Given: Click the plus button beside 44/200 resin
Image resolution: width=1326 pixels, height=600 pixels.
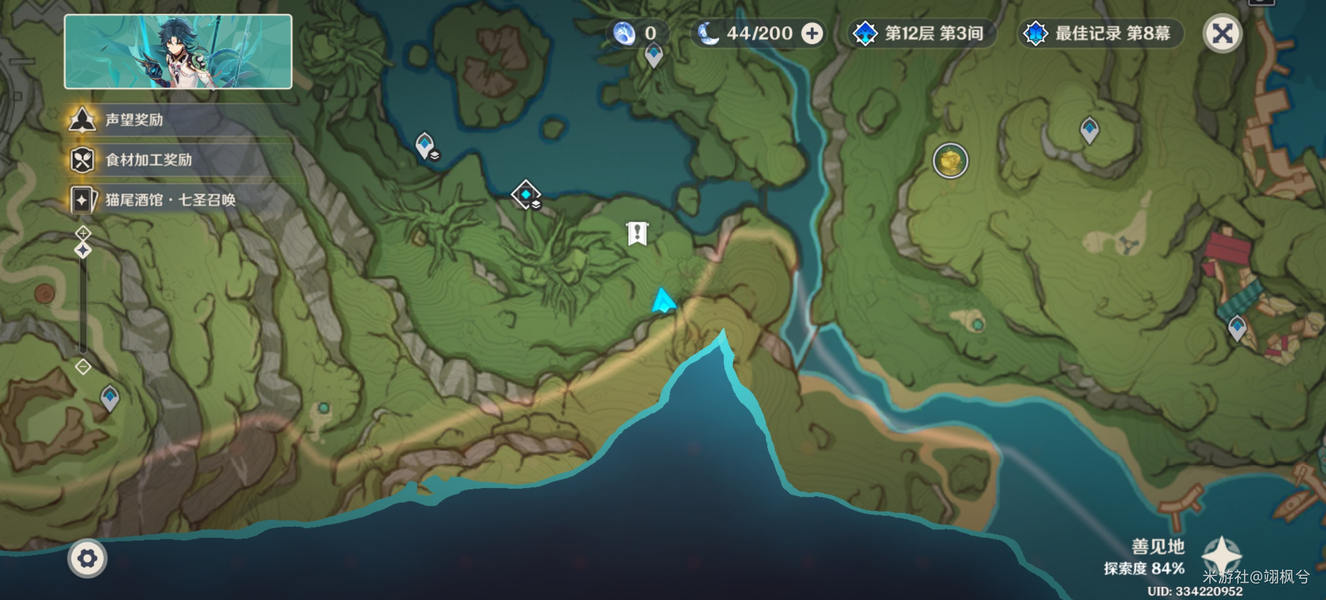Looking at the screenshot, I should click(812, 33).
